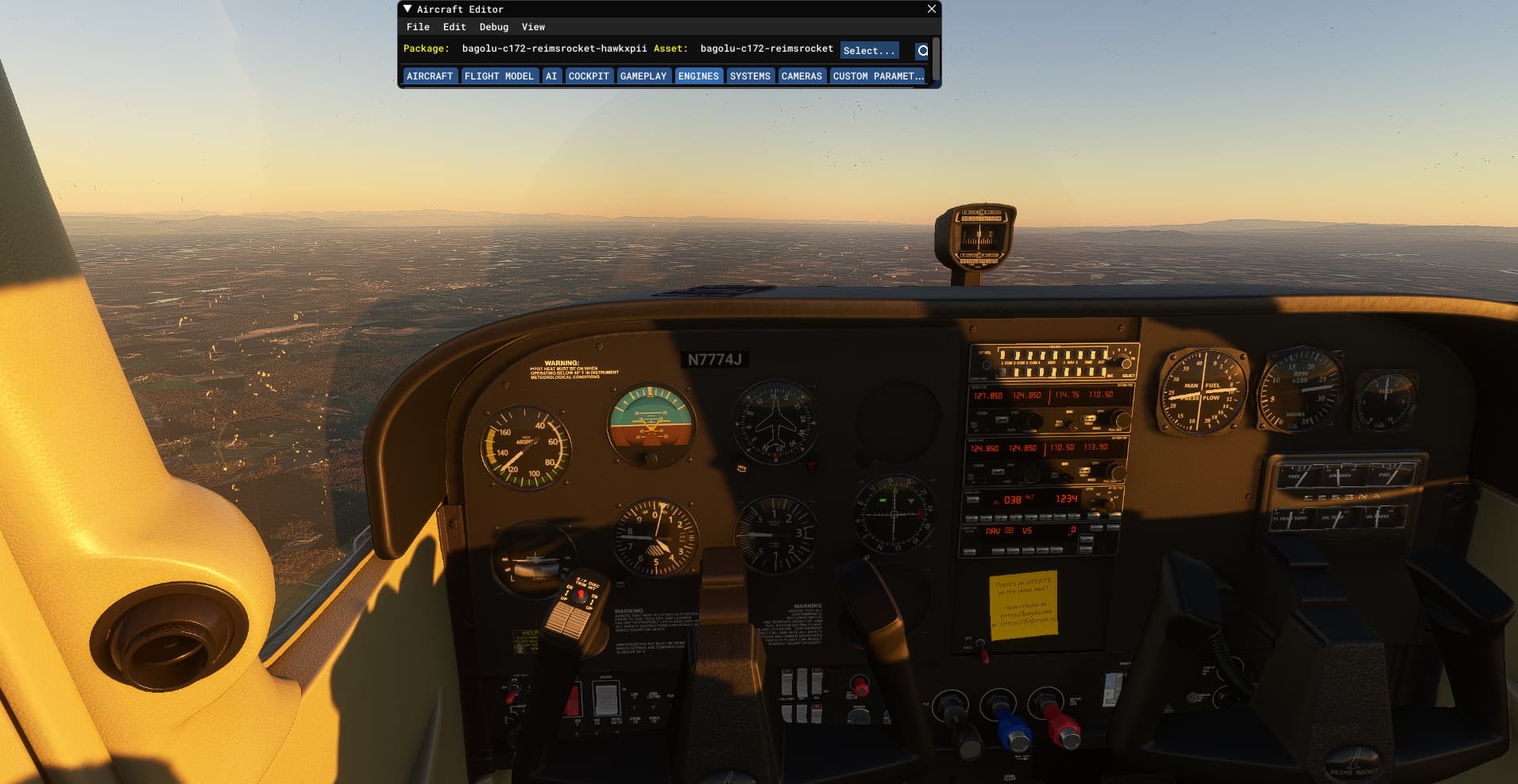1518x784 pixels.
Task: Select the GAMEPLAY tab
Action: click(x=643, y=75)
